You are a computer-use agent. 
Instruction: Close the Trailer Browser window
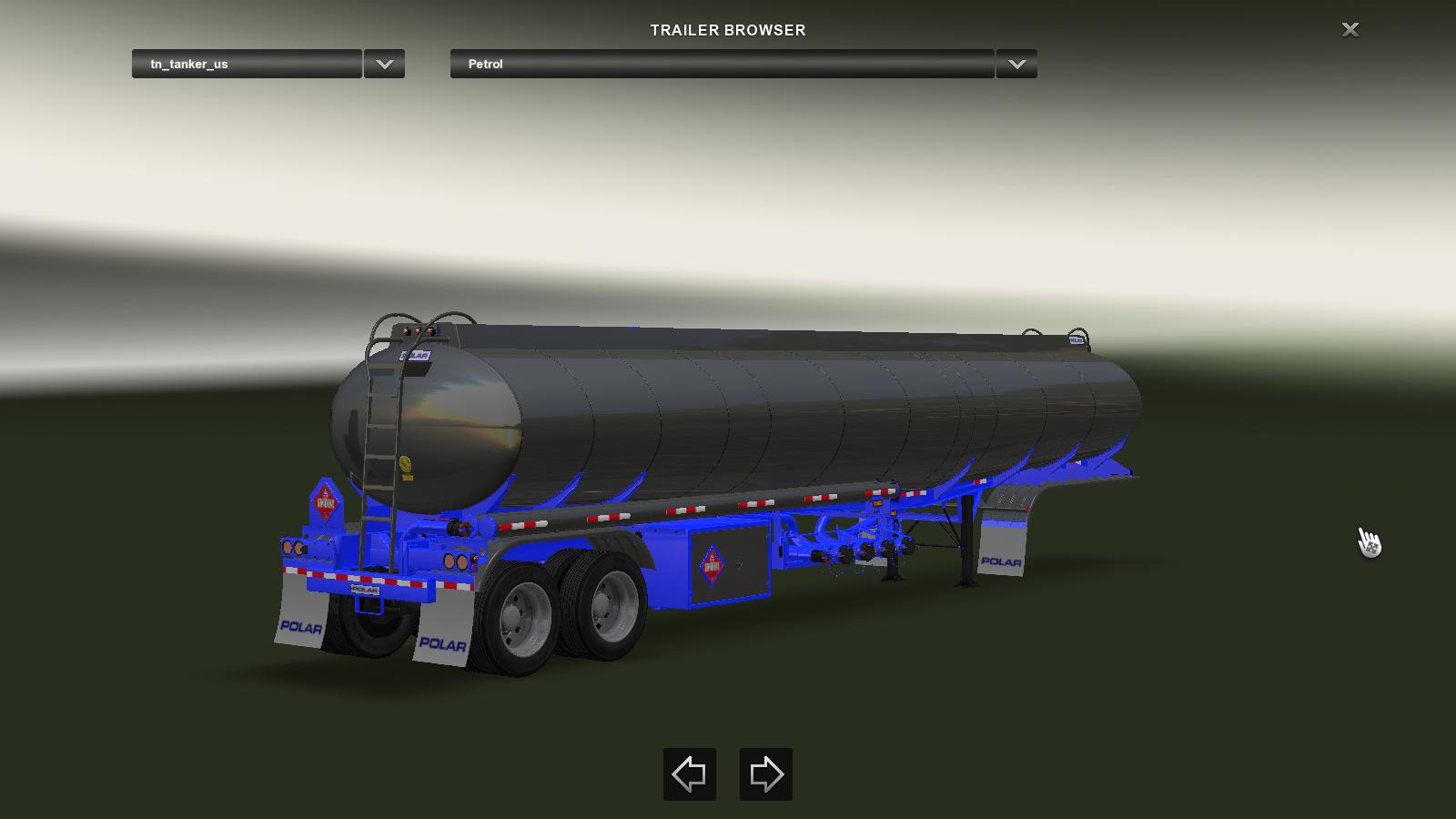pos(1350,30)
